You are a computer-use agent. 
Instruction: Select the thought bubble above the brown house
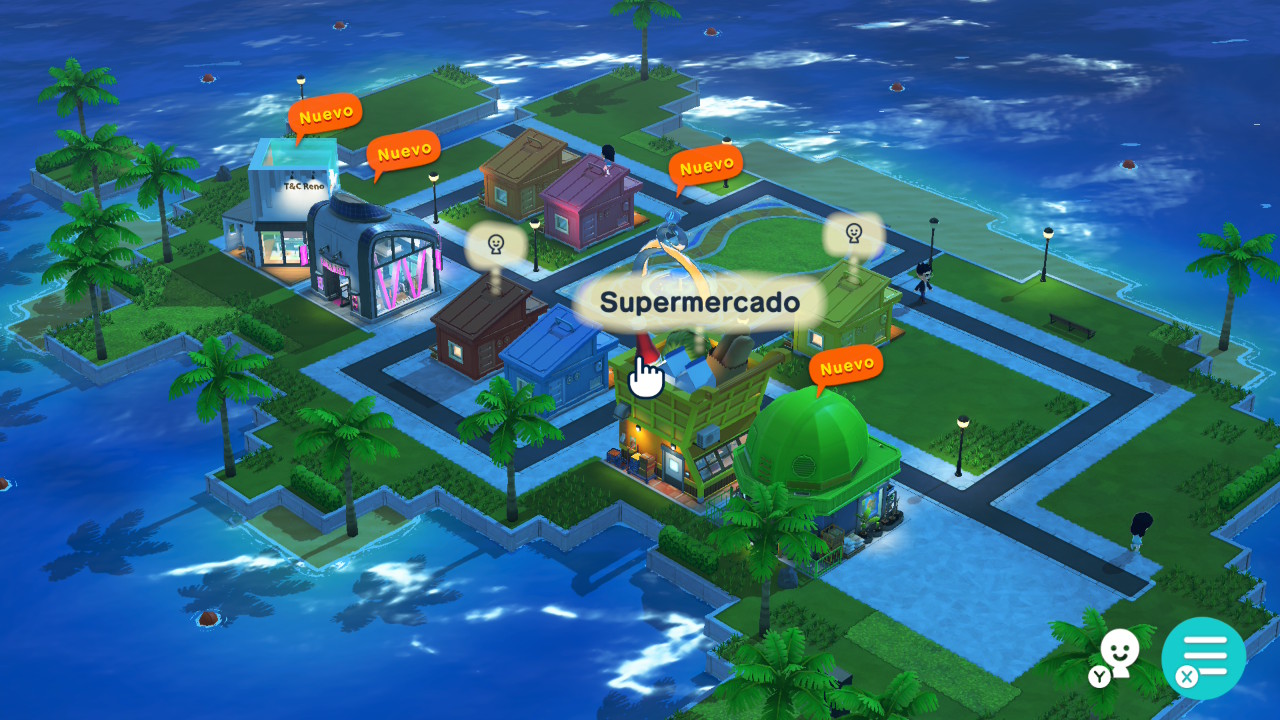coord(495,244)
